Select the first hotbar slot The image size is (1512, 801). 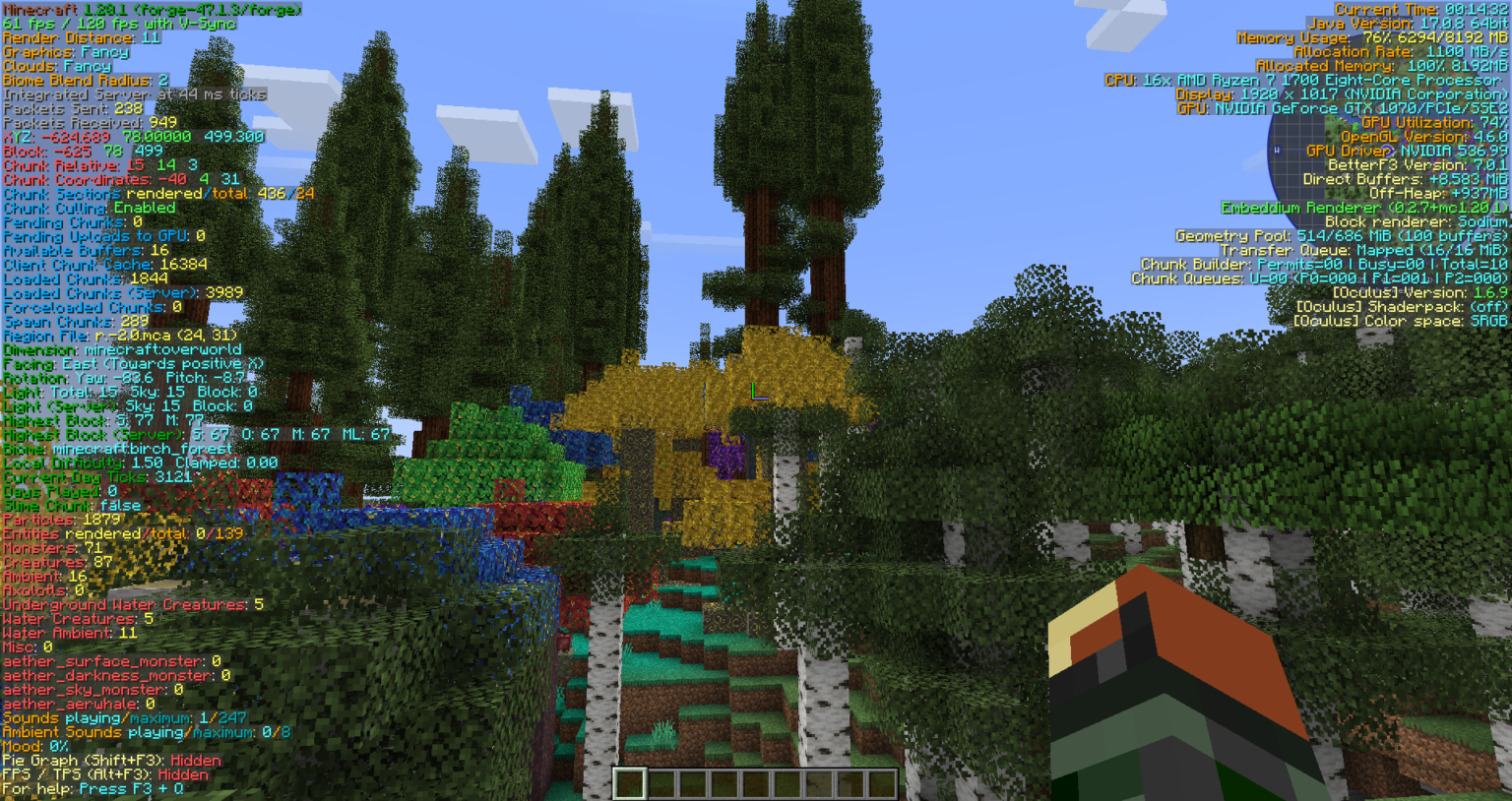pos(628,780)
